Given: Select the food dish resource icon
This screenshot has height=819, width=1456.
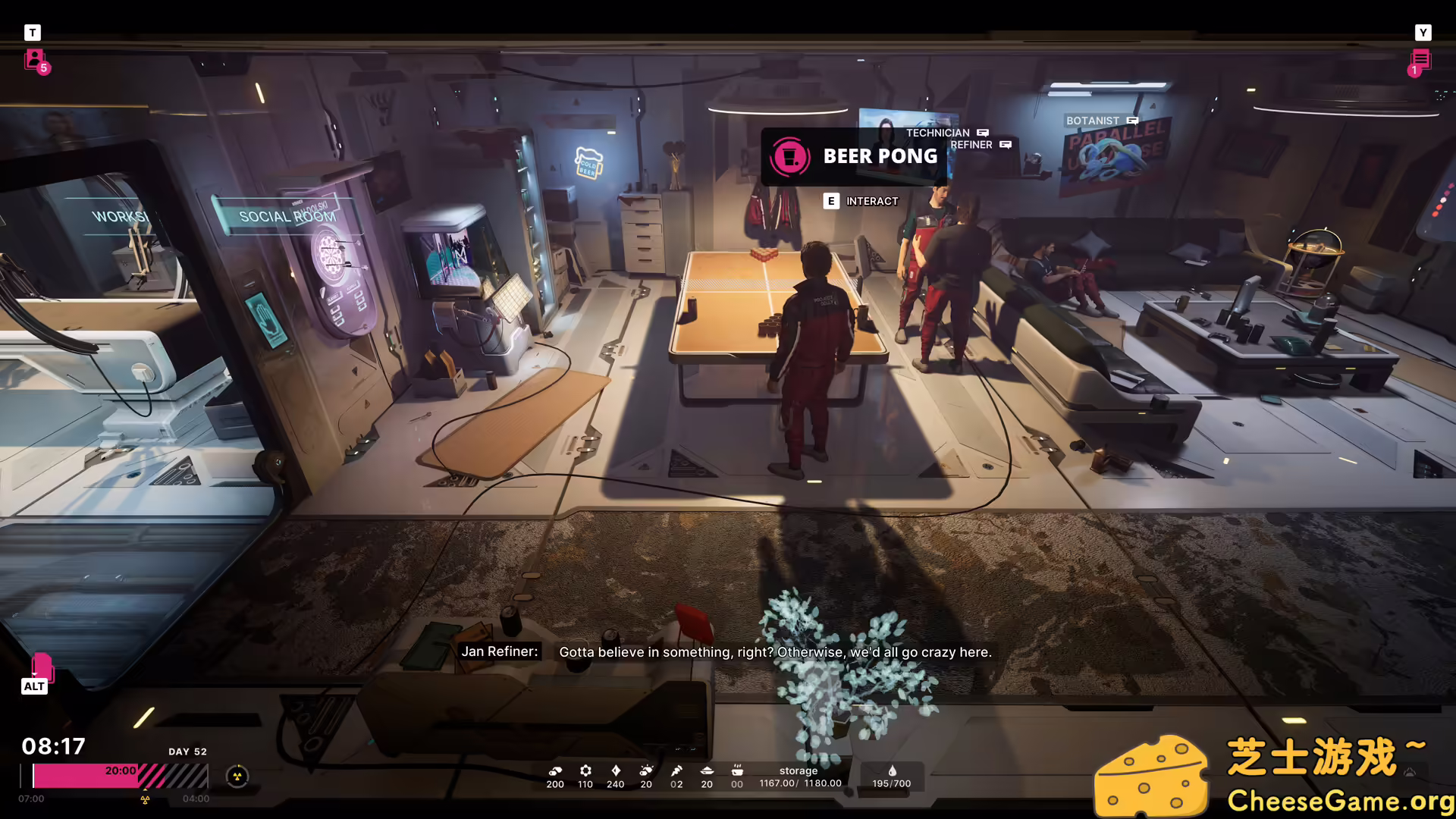Looking at the screenshot, I should click(x=707, y=770).
